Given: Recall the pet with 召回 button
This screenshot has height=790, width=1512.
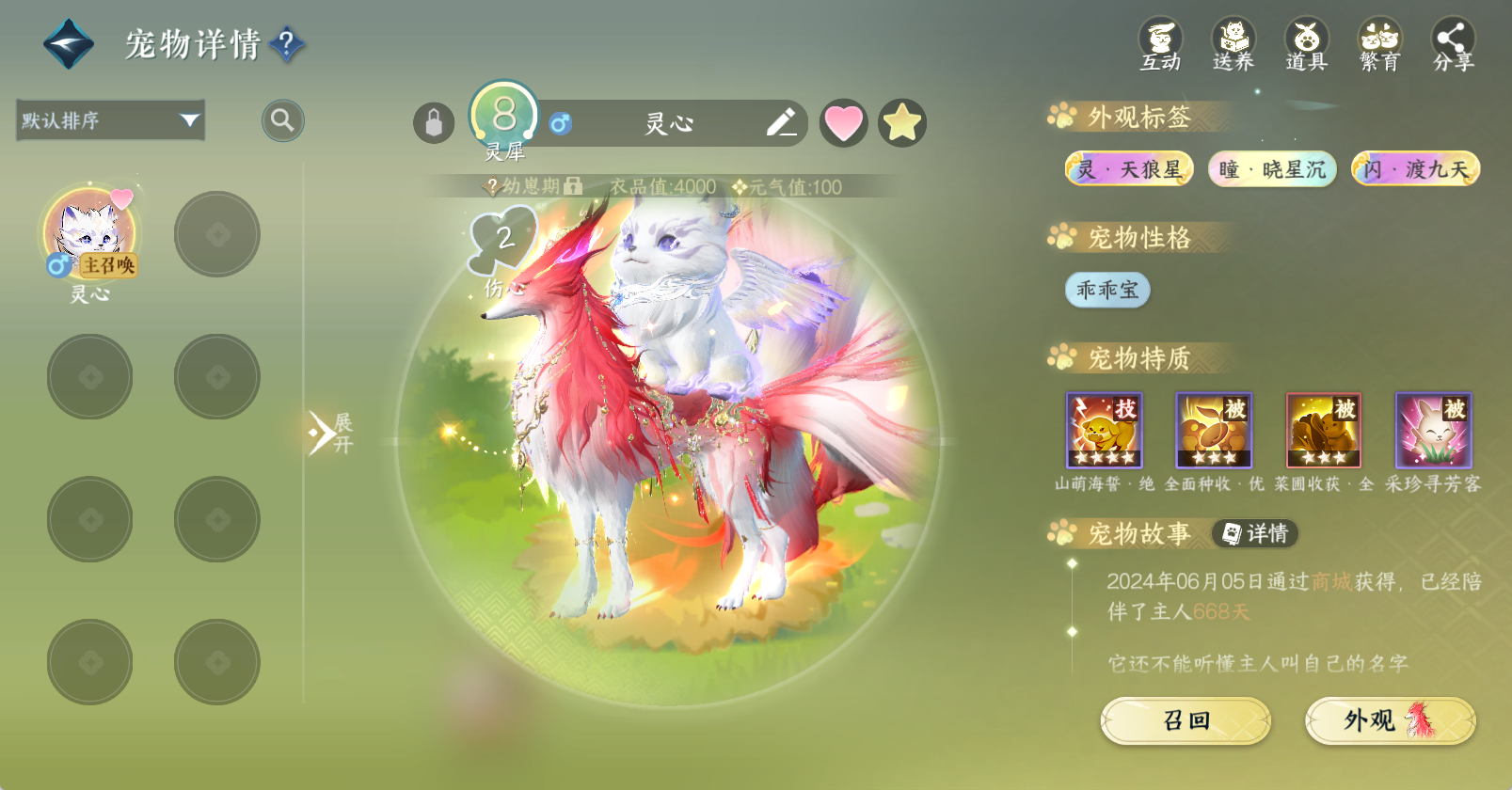Looking at the screenshot, I should [x=1186, y=720].
